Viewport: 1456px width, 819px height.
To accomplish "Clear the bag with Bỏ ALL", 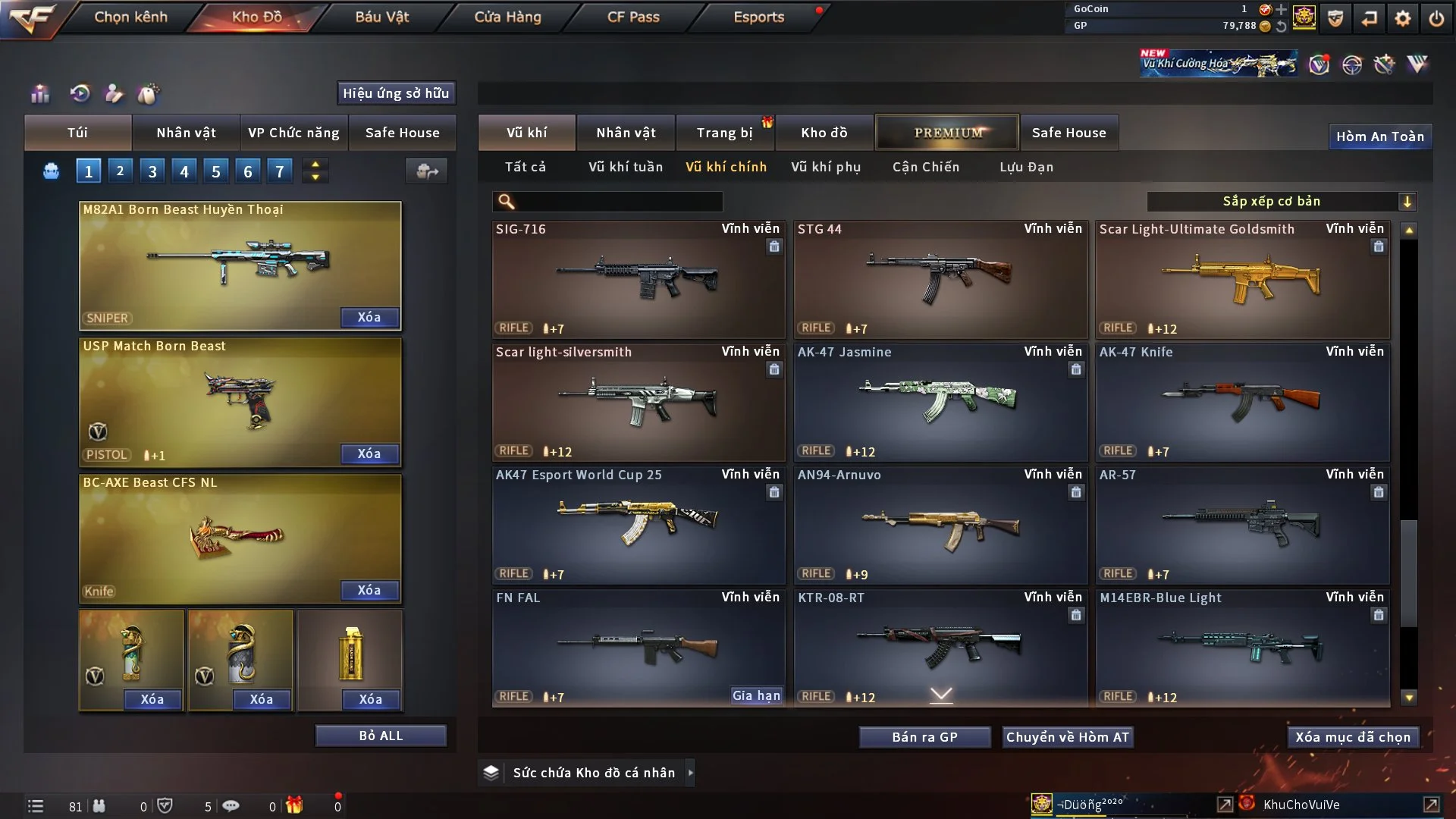I will (381, 736).
